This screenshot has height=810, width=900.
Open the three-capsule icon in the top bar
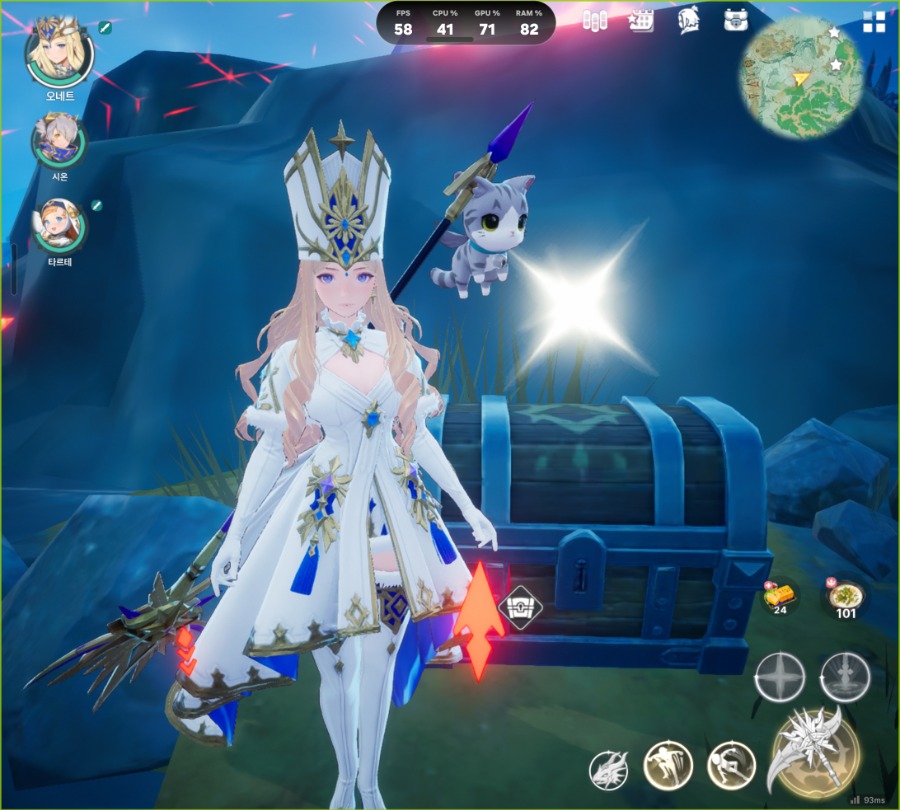(595, 21)
